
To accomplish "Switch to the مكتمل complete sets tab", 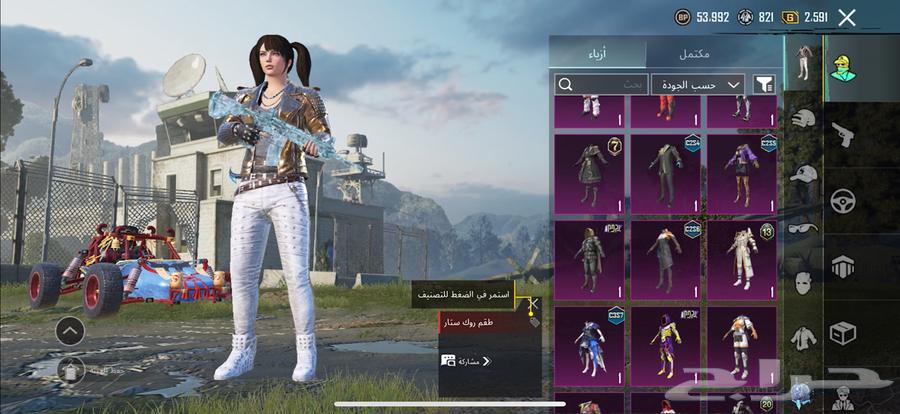I will (713, 51).
